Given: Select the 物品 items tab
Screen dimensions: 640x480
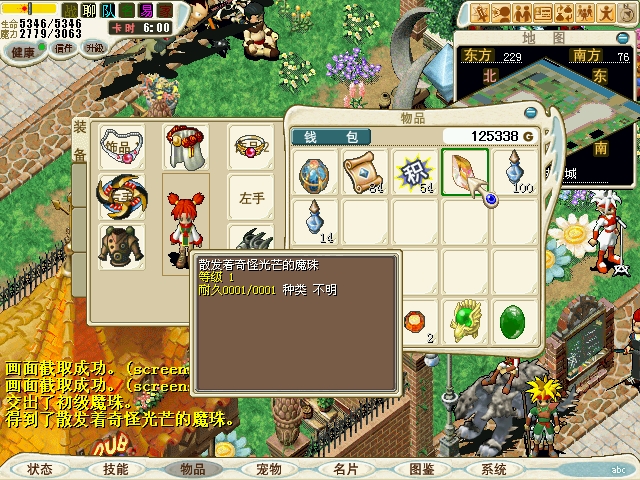Looking at the screenshot, I should [192, 469].
